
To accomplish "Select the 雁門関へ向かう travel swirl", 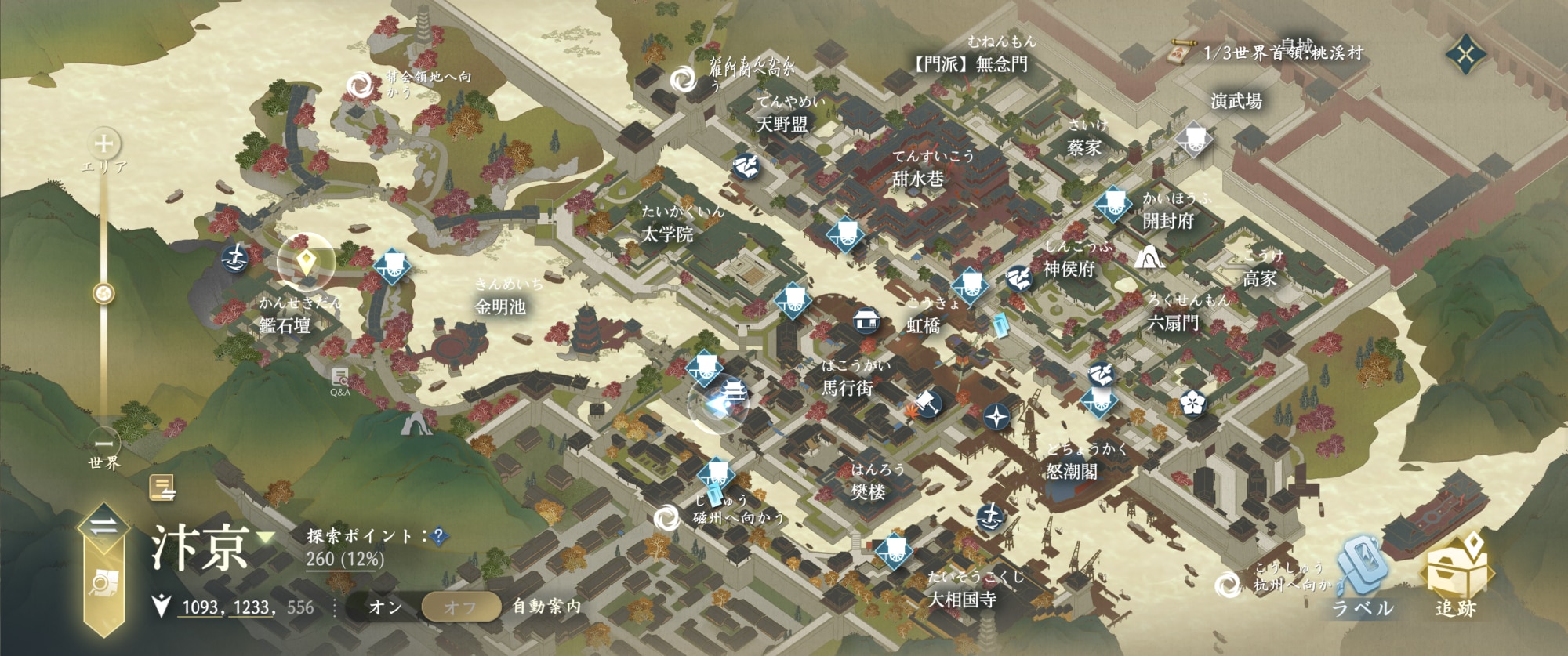I will point(683,79).
